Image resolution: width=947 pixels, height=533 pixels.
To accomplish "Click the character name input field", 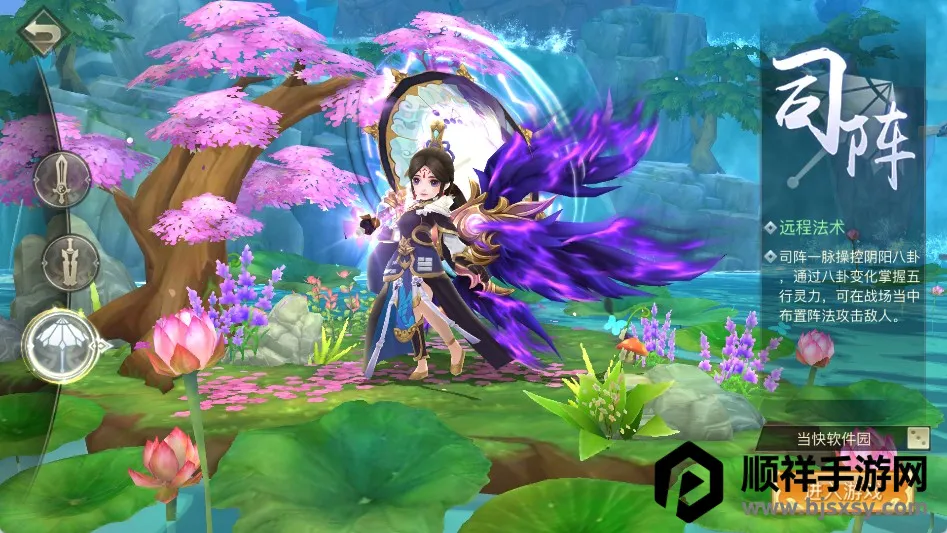I will (x=832, y=439).
